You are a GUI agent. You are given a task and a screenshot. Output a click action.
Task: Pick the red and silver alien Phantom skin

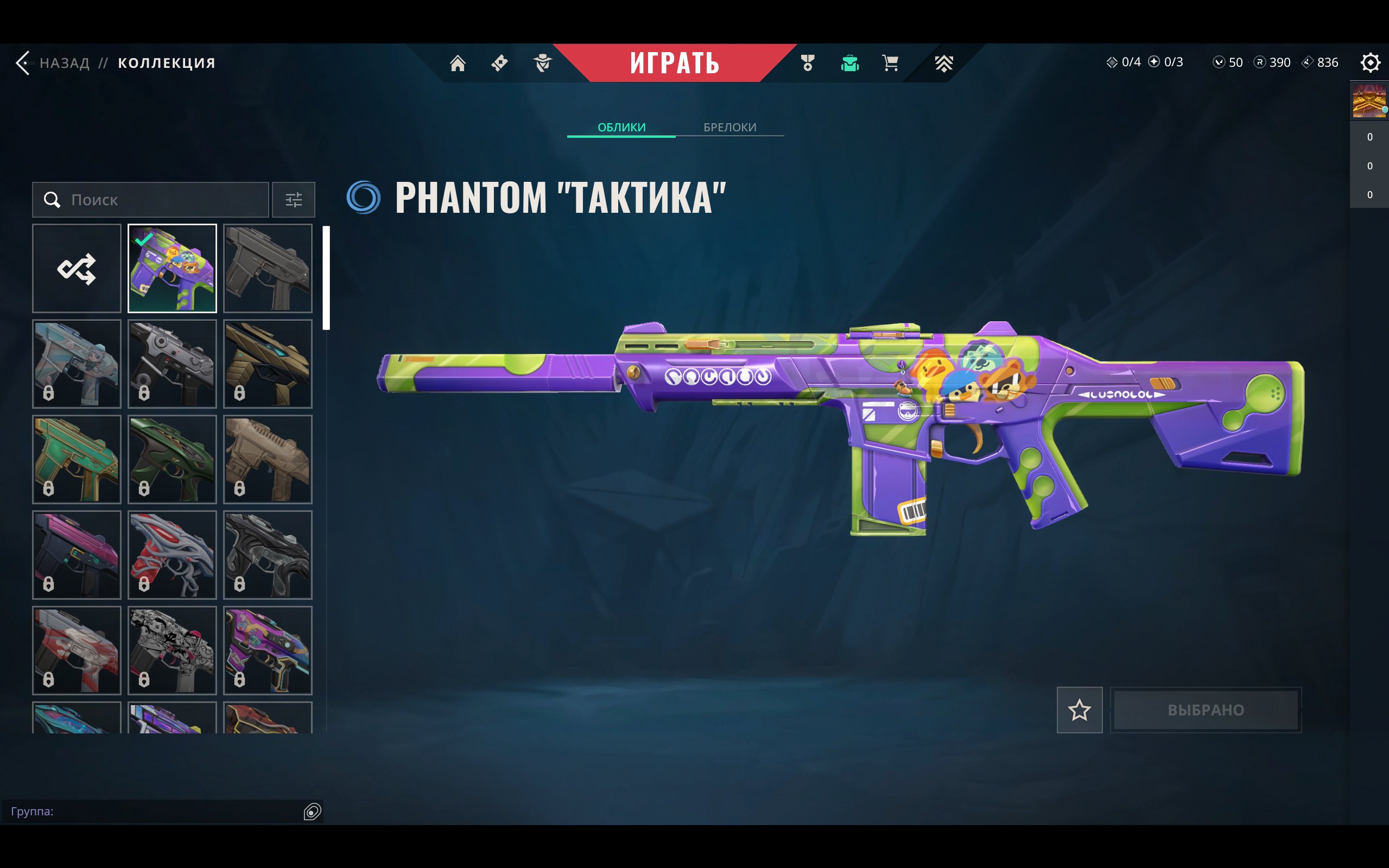pos(172,555)
